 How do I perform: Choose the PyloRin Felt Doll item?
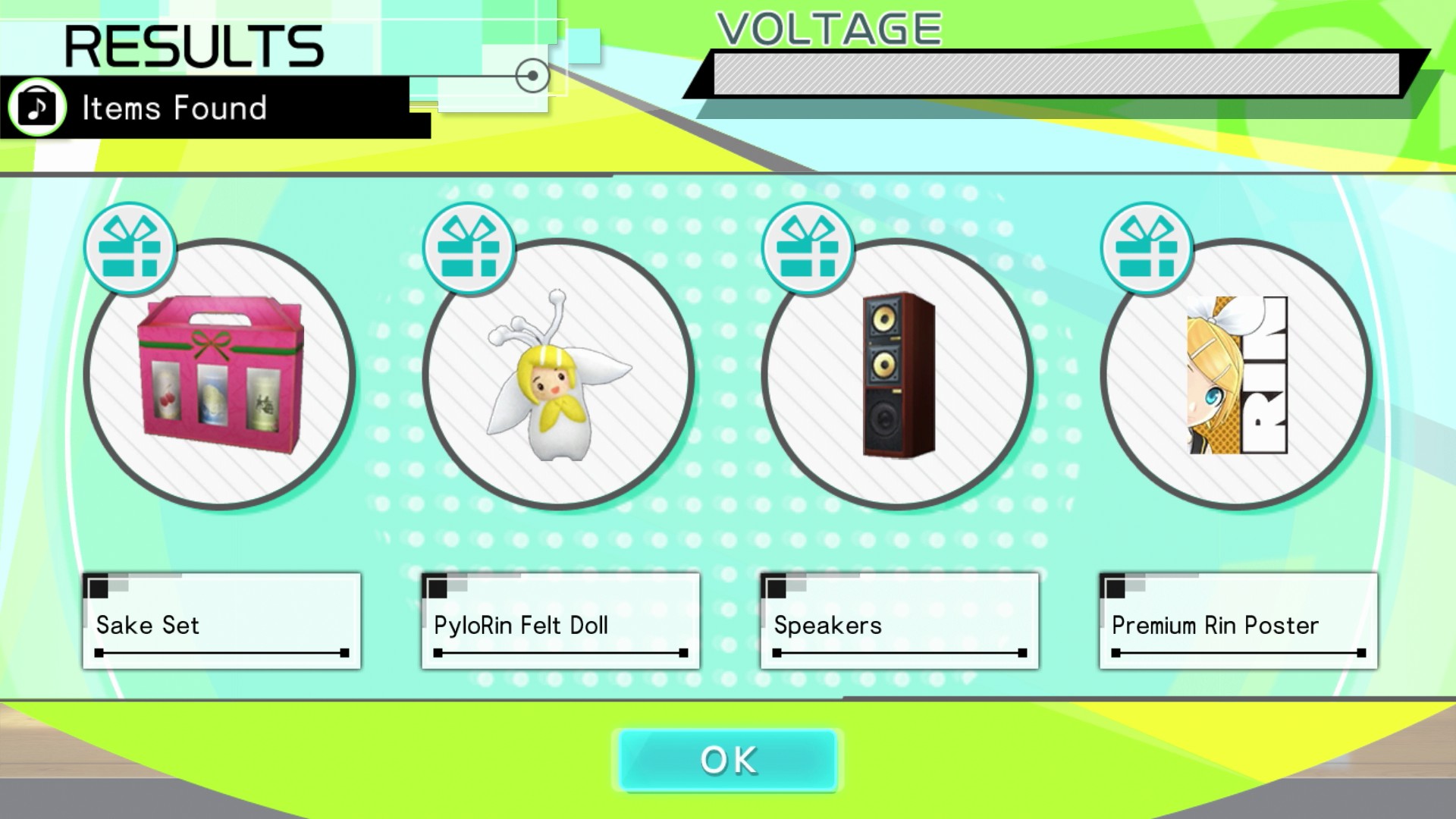pyautogui.click(x=559, y=374)
